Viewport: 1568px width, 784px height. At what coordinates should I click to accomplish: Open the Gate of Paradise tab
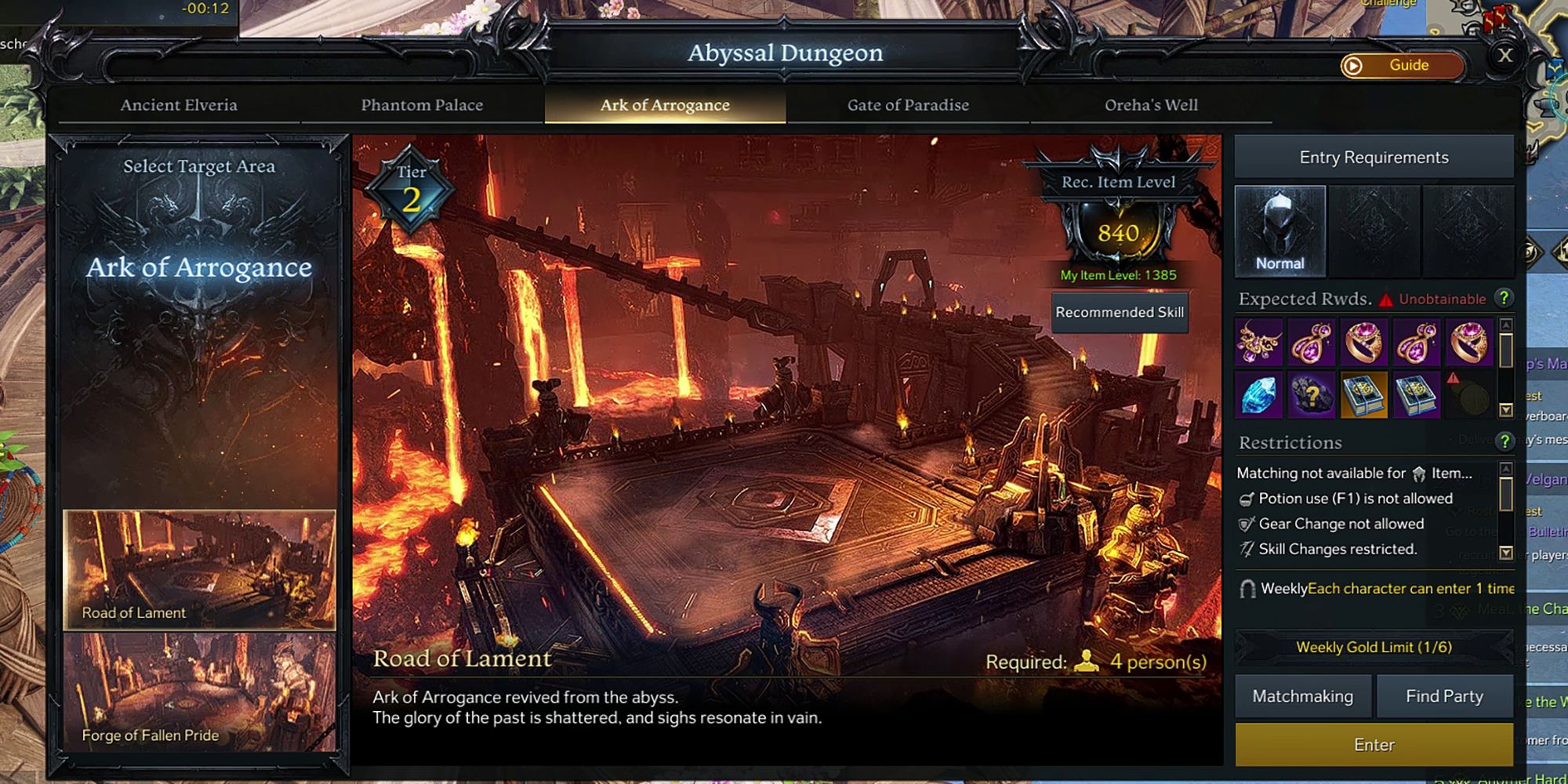point(909,105)
